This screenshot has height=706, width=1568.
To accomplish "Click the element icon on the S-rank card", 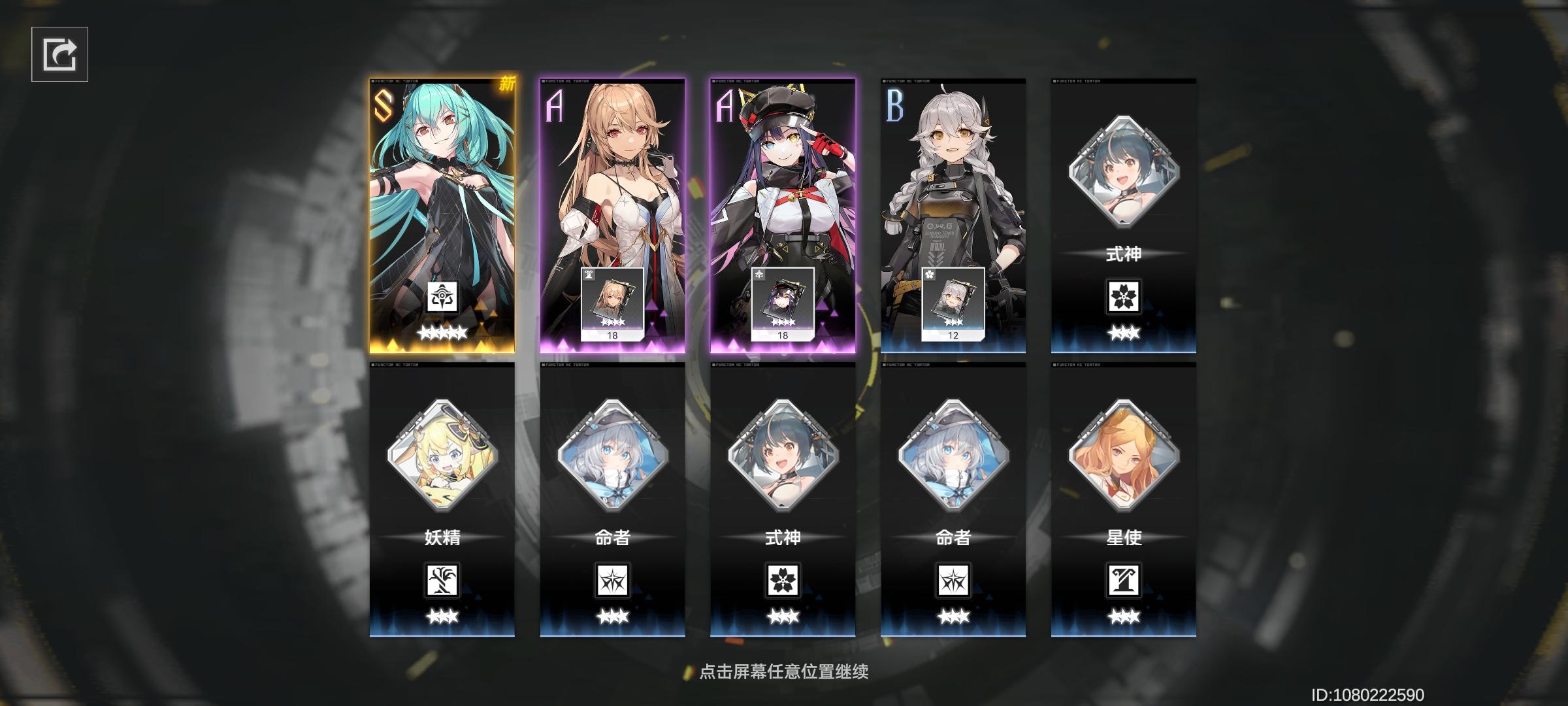I will pyautogui.click(x=444, y=295).
